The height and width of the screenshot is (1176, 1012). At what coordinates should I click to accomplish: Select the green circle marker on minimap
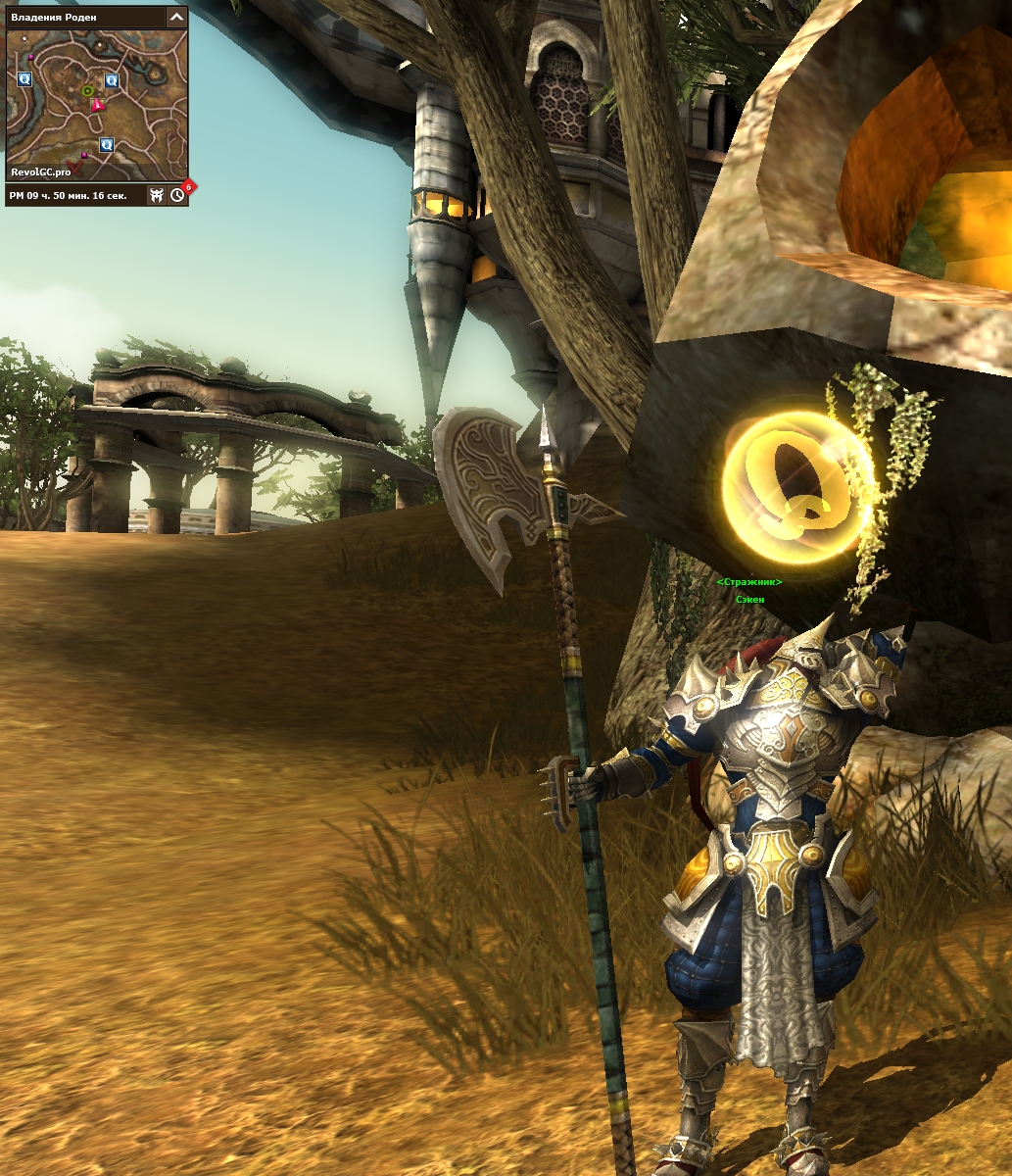click(87, 91)
